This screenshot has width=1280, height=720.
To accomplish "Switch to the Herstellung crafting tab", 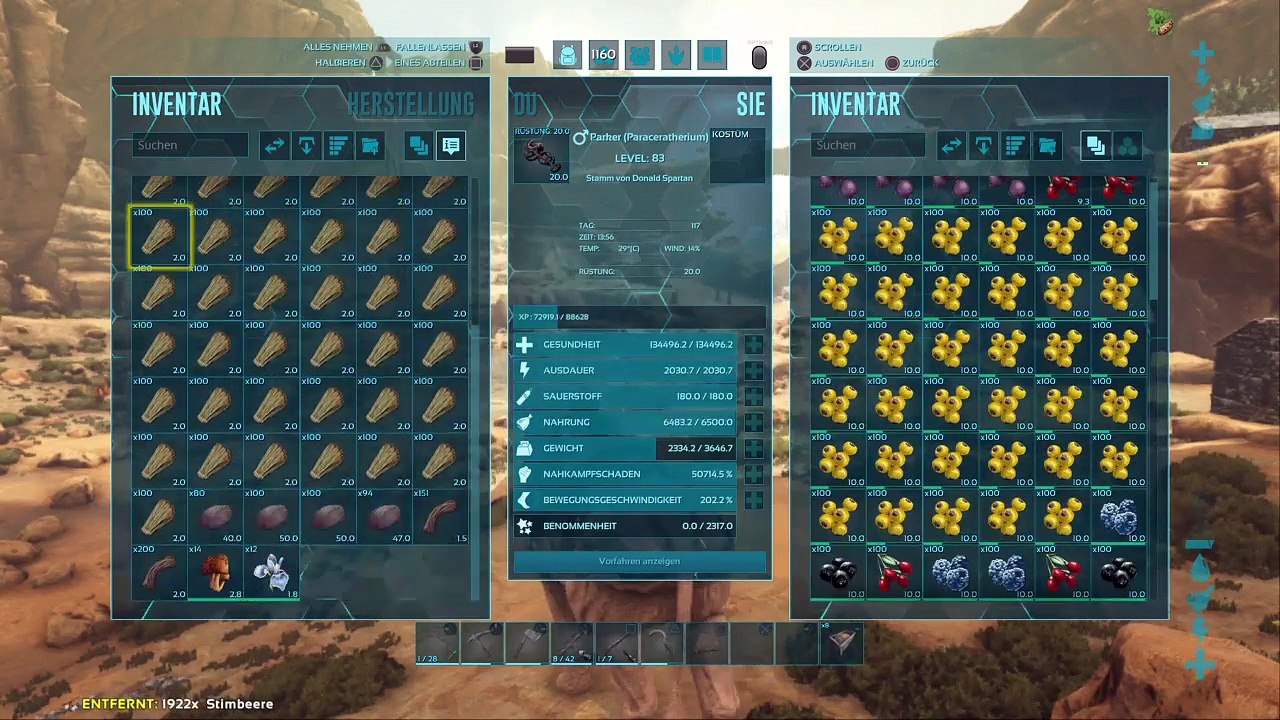I will 410,104.
